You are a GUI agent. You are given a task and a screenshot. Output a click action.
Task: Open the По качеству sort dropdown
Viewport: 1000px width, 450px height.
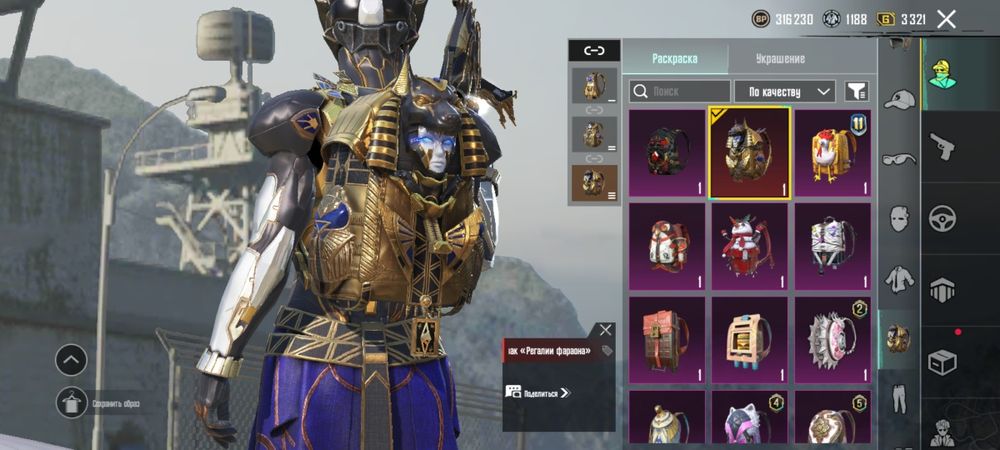pos(784,91)
